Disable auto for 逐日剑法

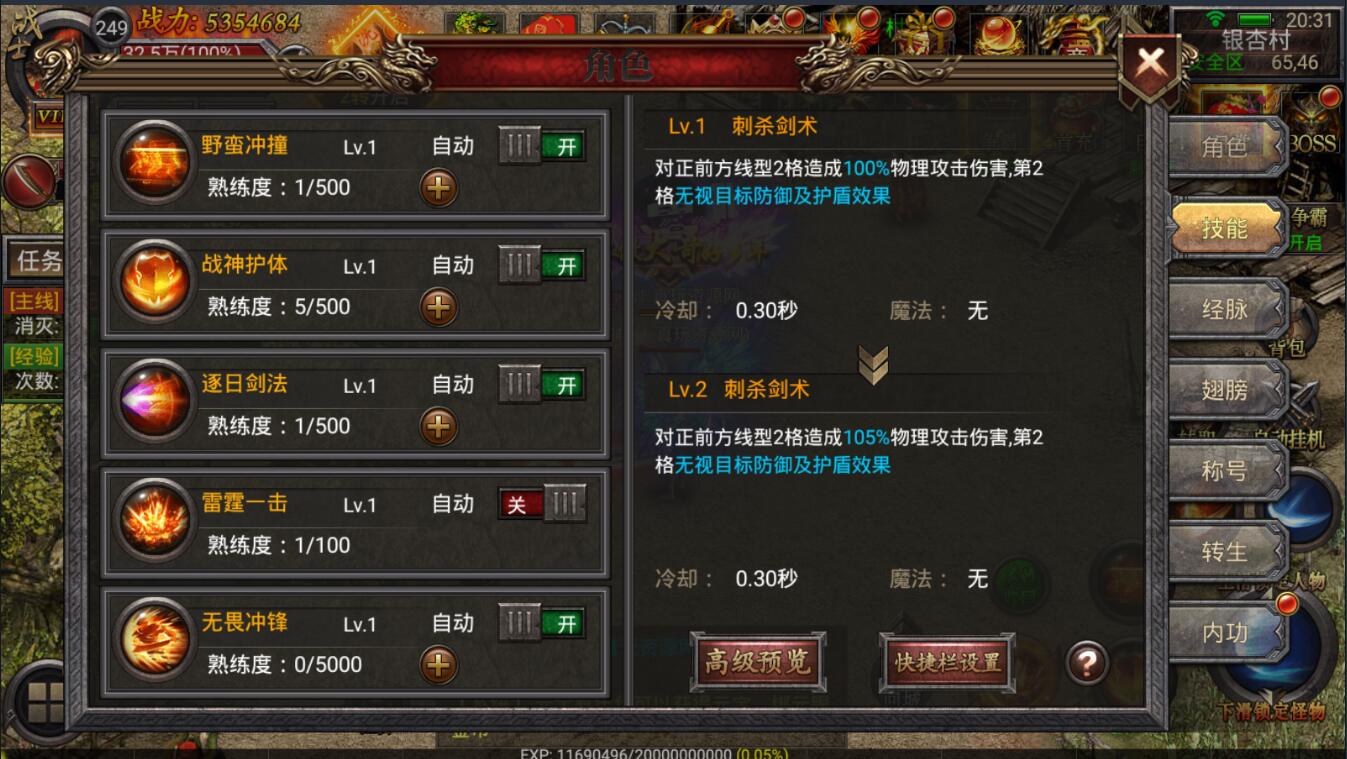541,384
